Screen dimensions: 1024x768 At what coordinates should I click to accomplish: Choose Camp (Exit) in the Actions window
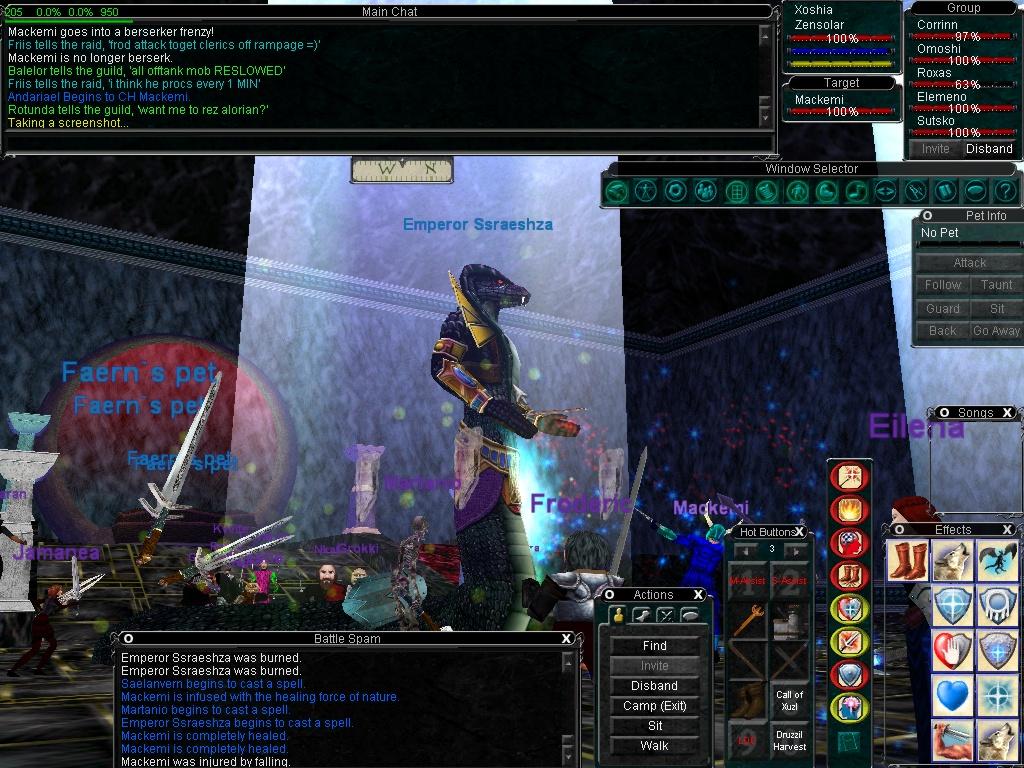click(654, 706)
